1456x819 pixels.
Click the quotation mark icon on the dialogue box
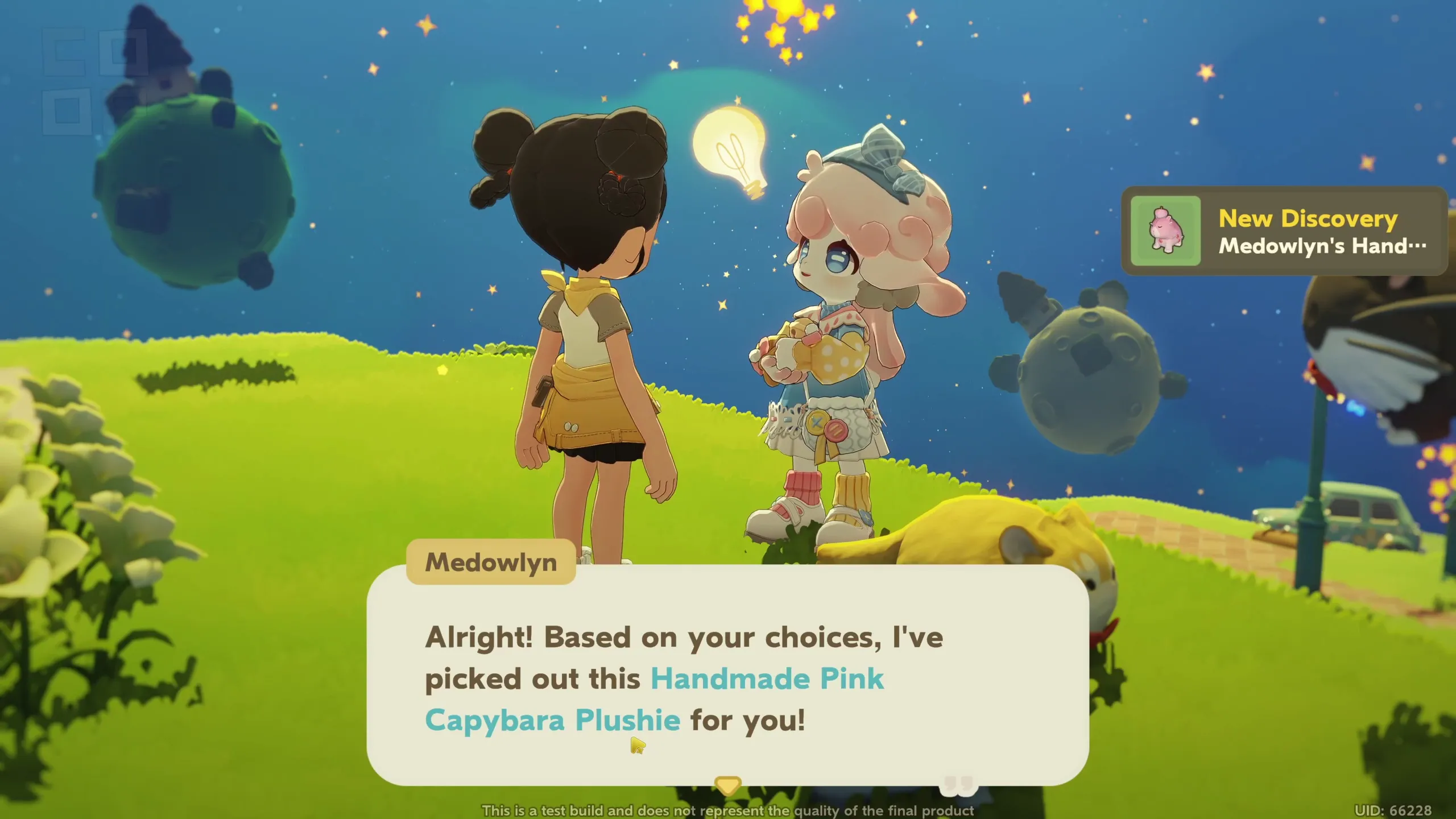959,785
